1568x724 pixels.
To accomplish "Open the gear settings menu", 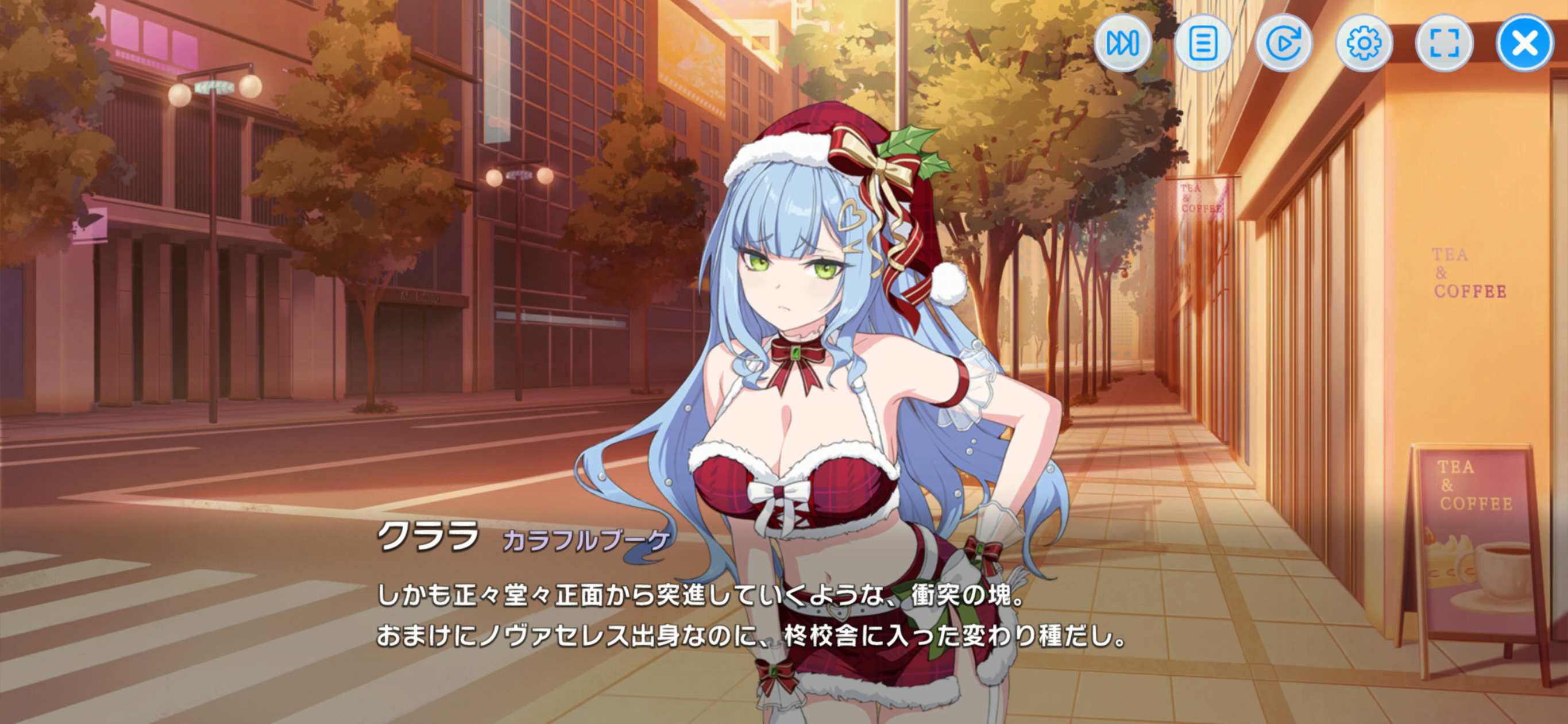I will [x=1364, y=43].
